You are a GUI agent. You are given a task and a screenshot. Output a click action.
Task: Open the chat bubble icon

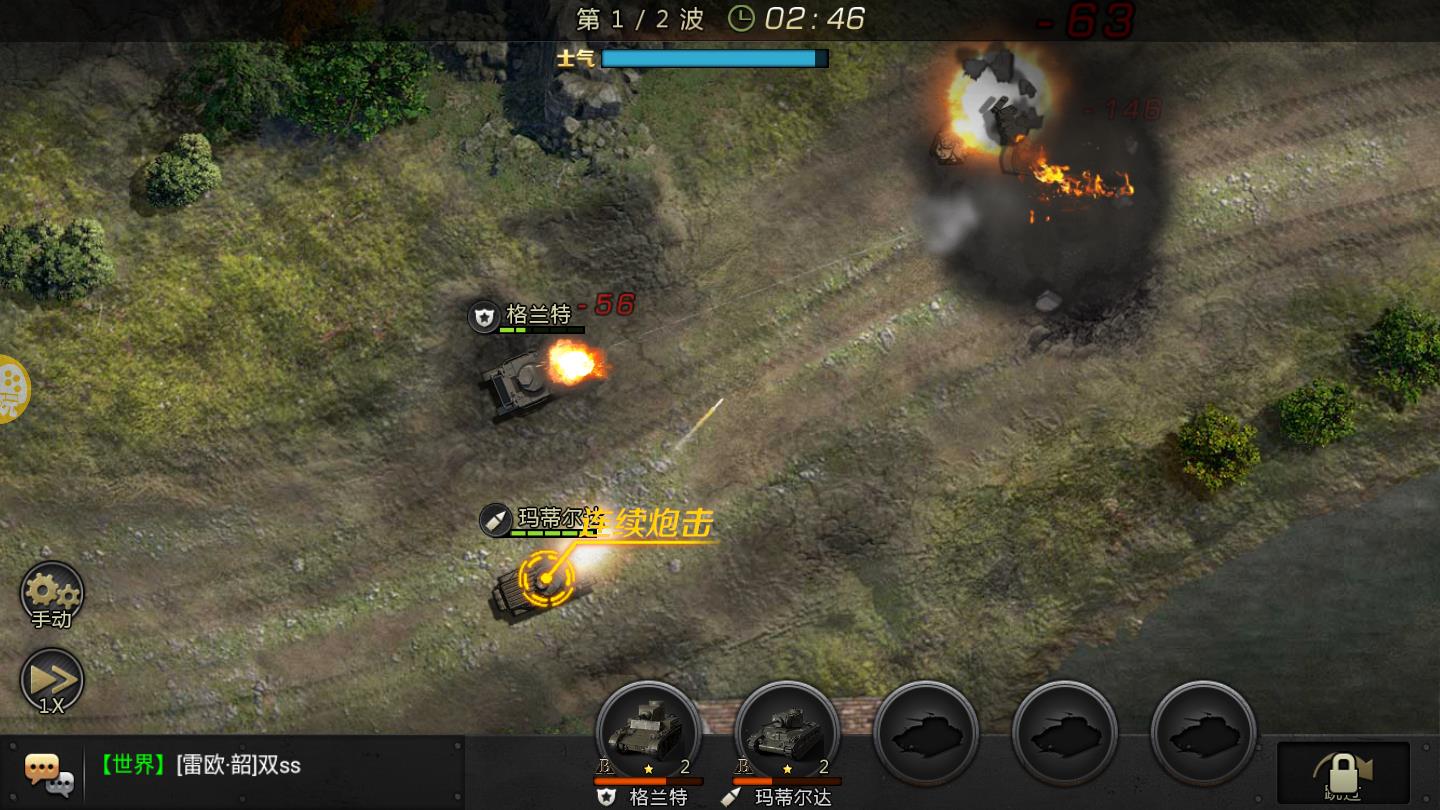coord(48,771)
